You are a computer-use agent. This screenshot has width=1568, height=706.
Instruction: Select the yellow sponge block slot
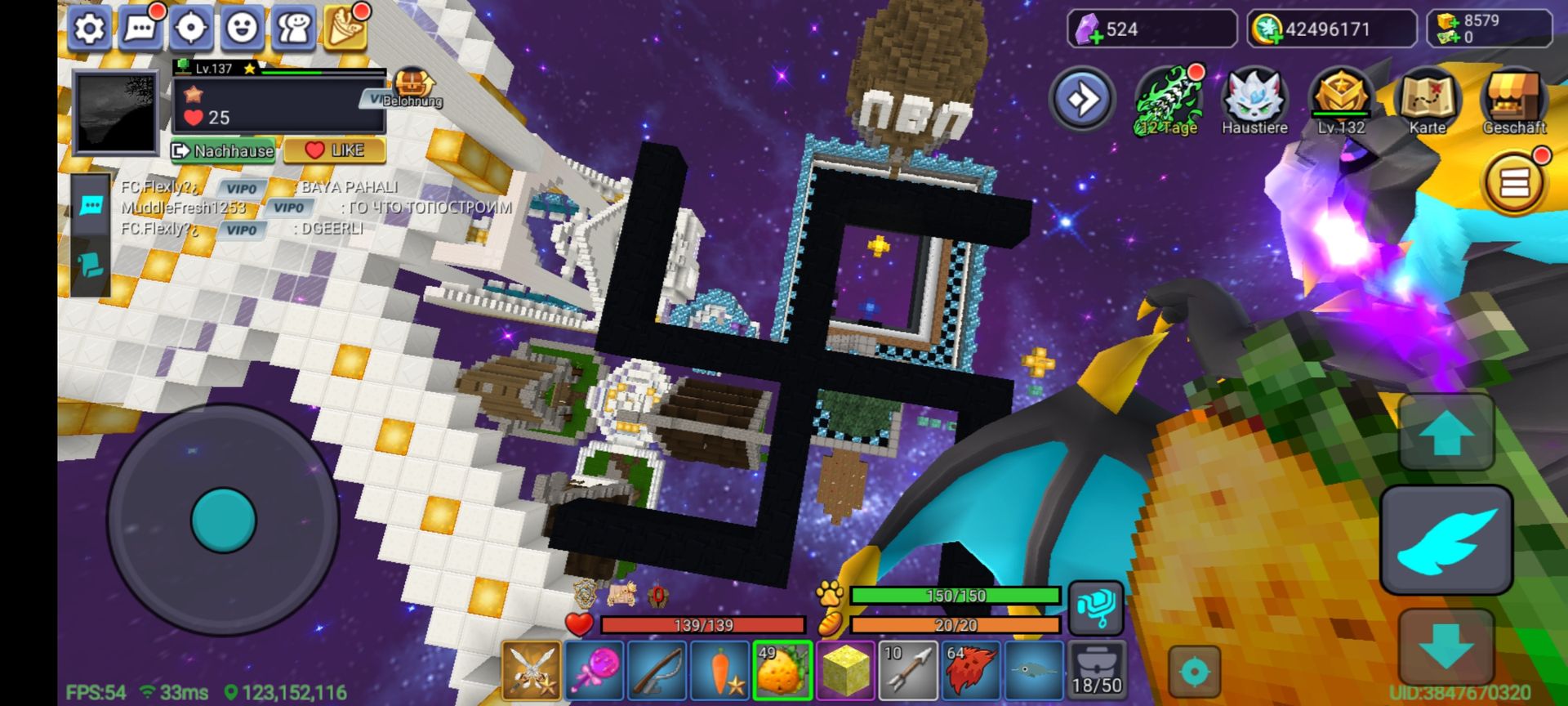tap(846, 671)
